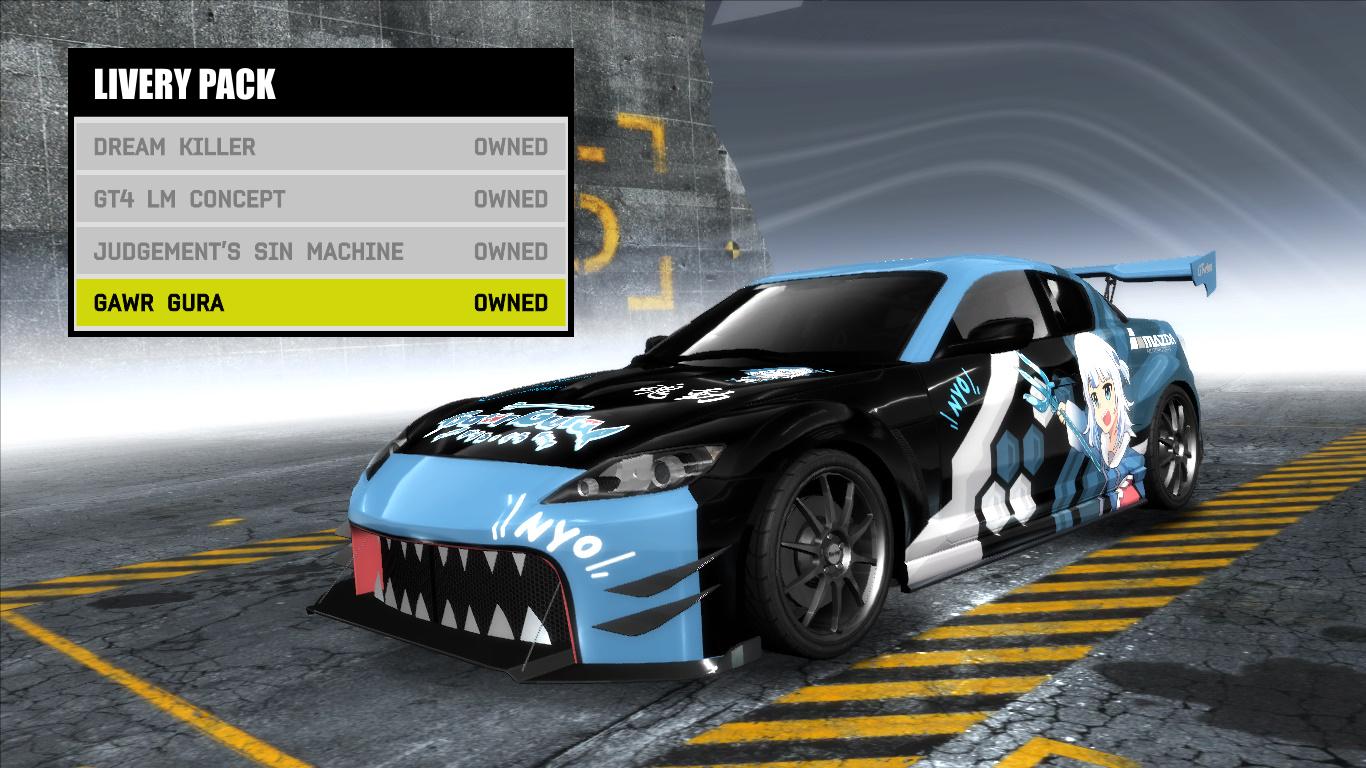
Task: Click the OWNED label on GT4 LM Concept row
Action: pyautogui.click(x=512, y=199)
